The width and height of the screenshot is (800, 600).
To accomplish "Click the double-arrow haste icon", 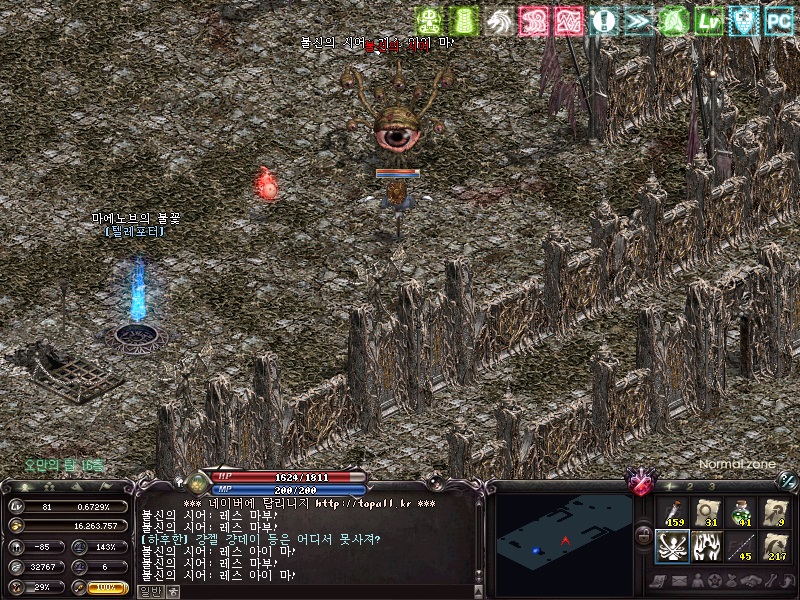I will [638, 19].
